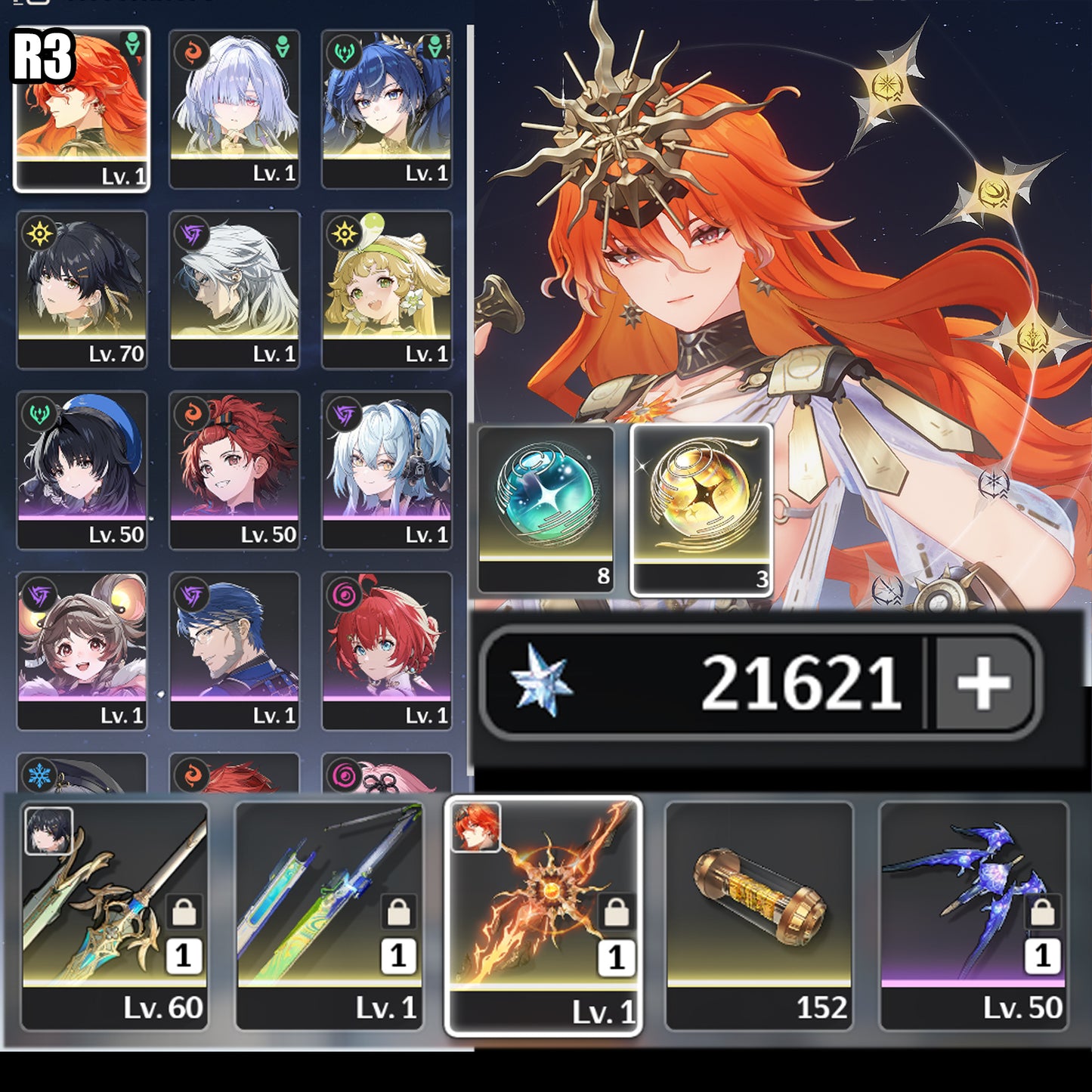Screen dimensions: 1092x1092
Task: Click the purple element icon on the silver-haired man
Action: (x=190, y=232)
